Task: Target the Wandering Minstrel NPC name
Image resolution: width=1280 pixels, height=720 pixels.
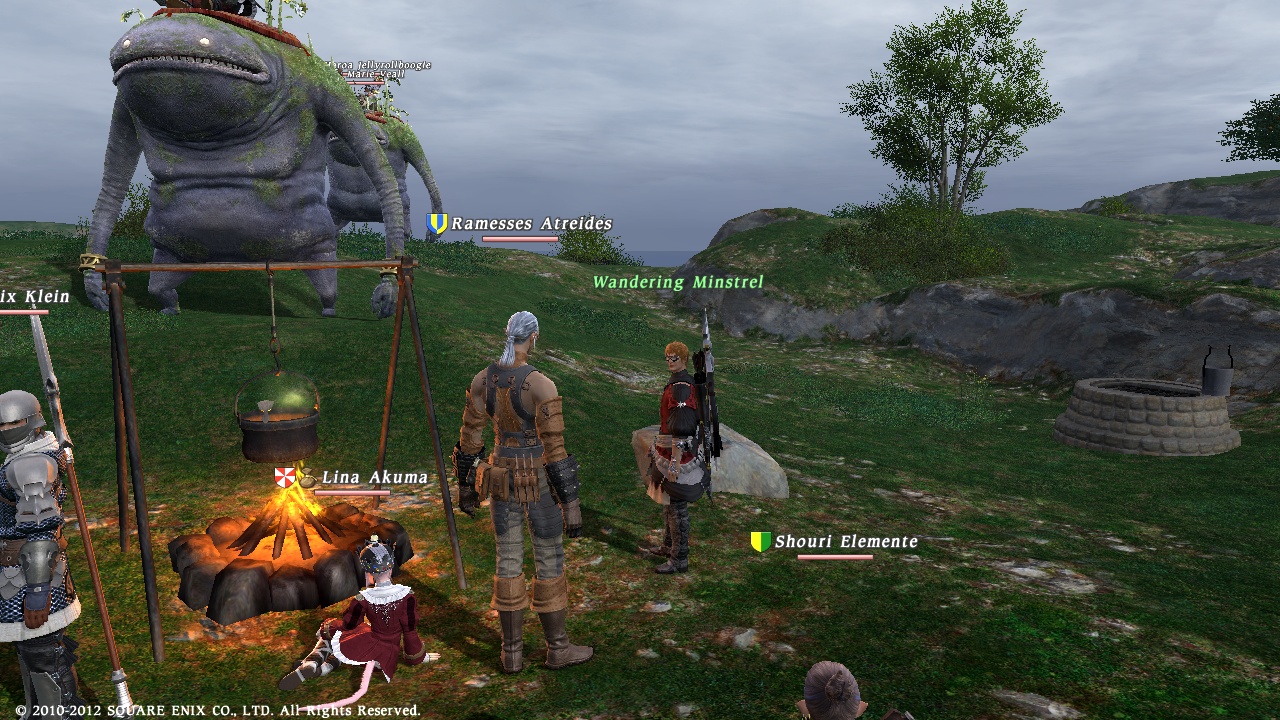Action: point(678,282)
